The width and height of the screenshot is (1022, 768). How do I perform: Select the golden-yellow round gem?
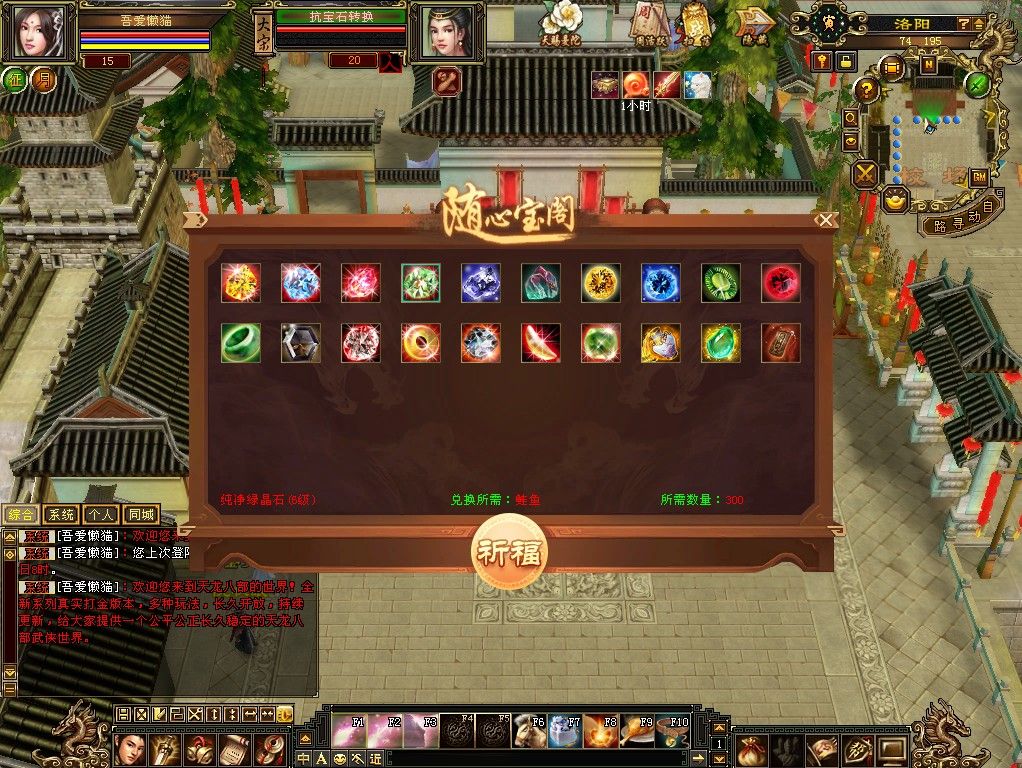coord(600,283)
